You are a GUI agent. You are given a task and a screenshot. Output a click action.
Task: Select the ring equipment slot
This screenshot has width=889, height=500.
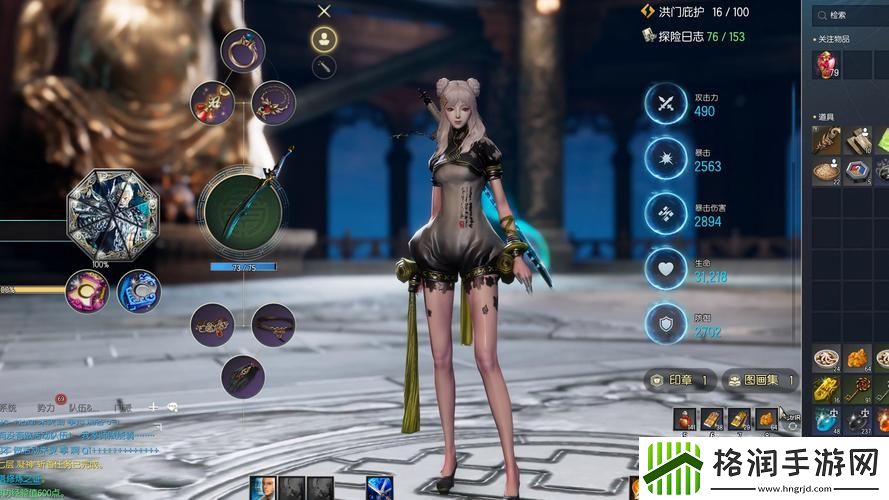click(242, 50)
